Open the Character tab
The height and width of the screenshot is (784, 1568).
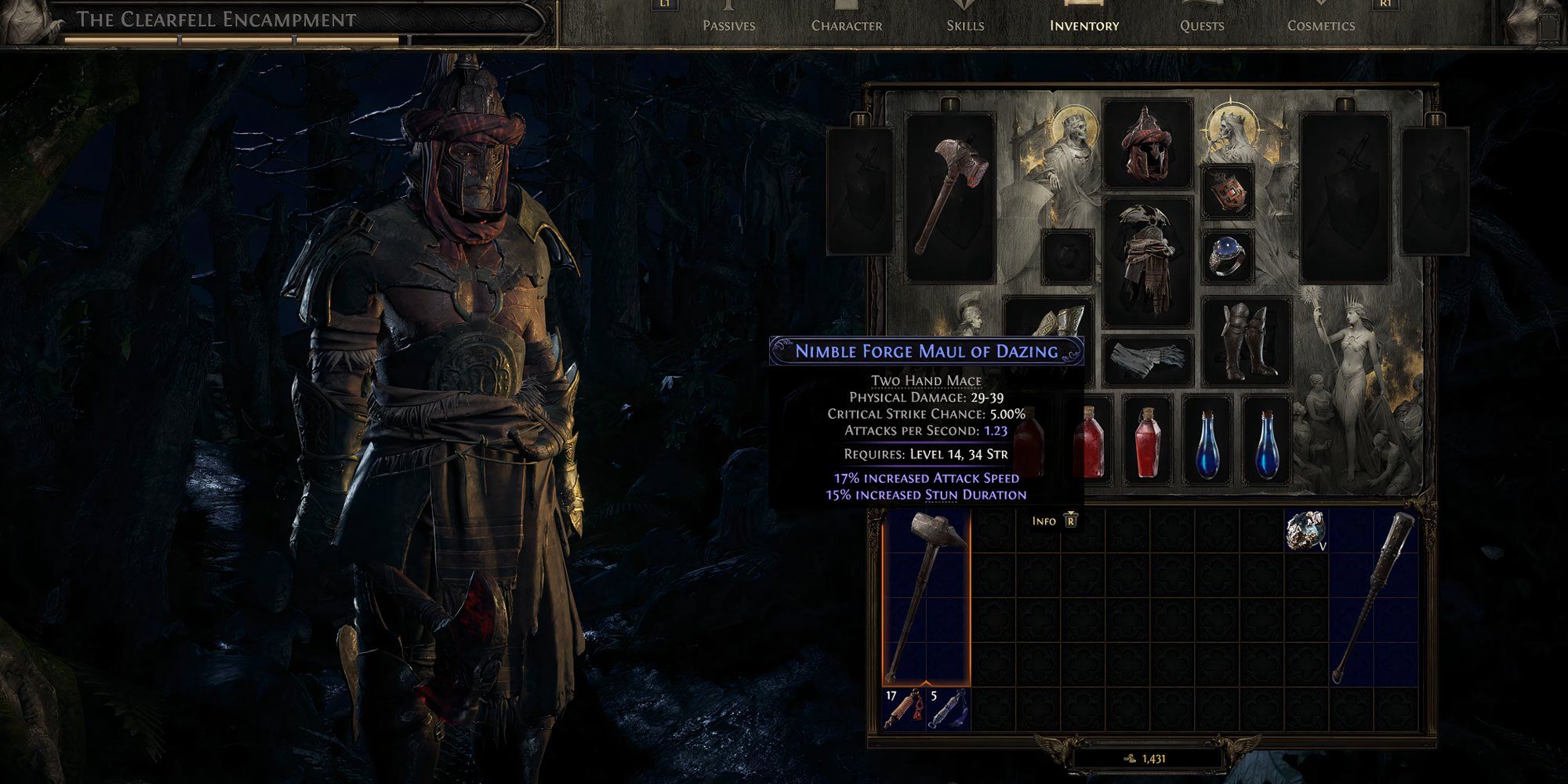[847, 25]
